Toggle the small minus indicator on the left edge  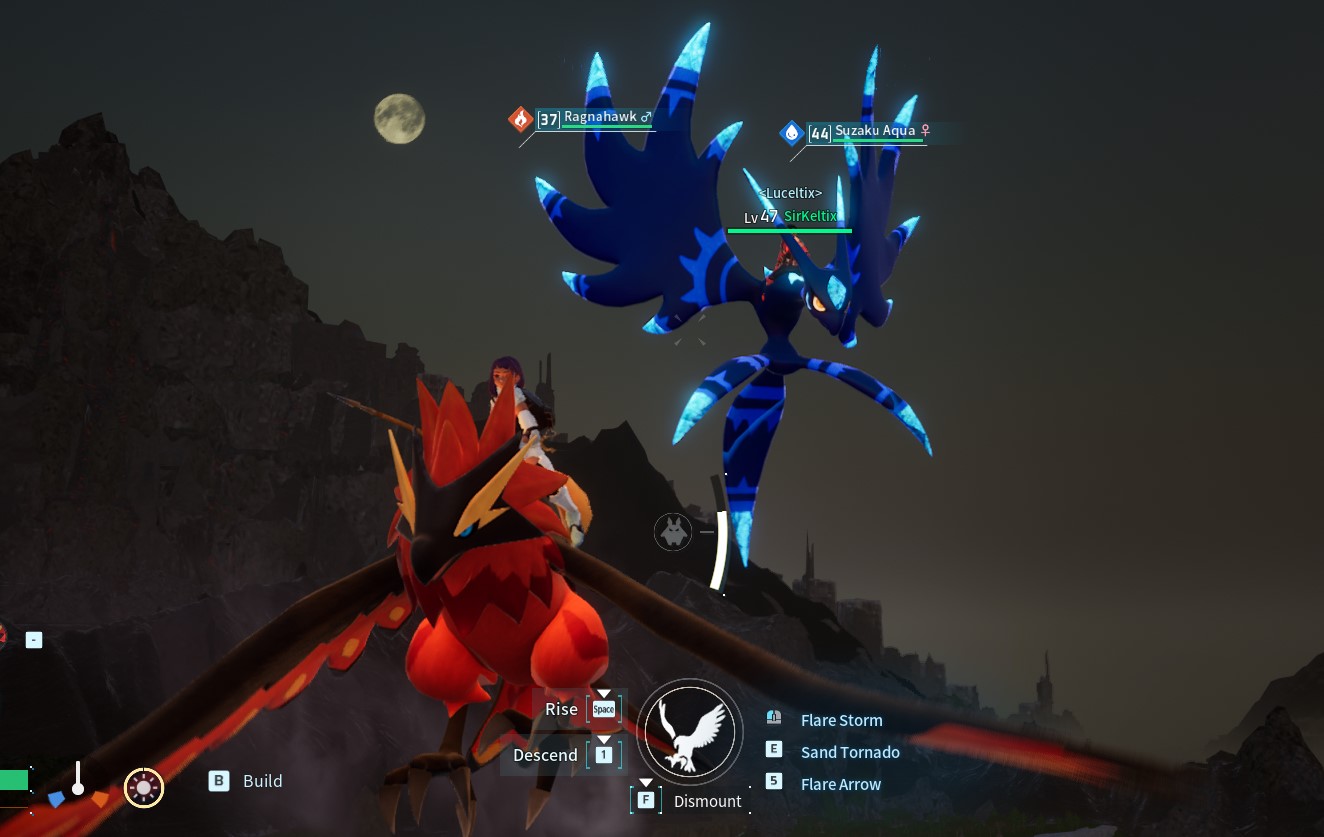click(33, 639)
